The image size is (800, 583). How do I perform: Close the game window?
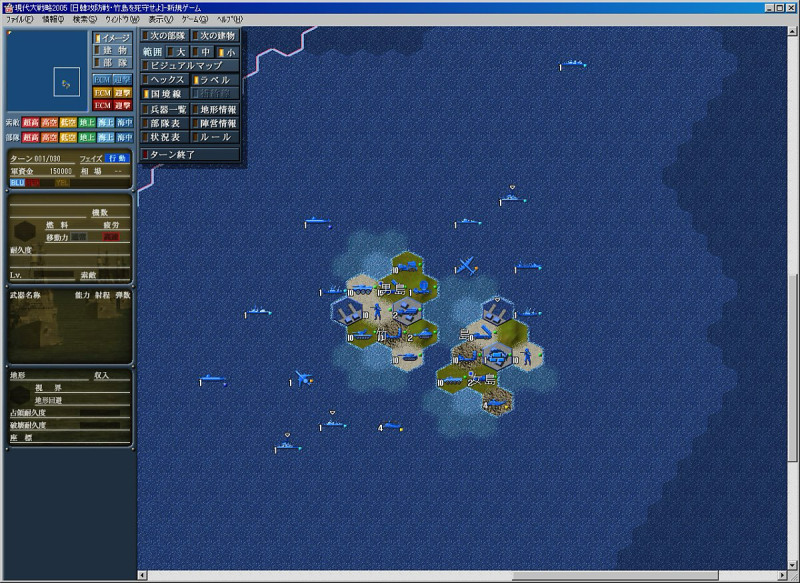(x=790, y=6)
